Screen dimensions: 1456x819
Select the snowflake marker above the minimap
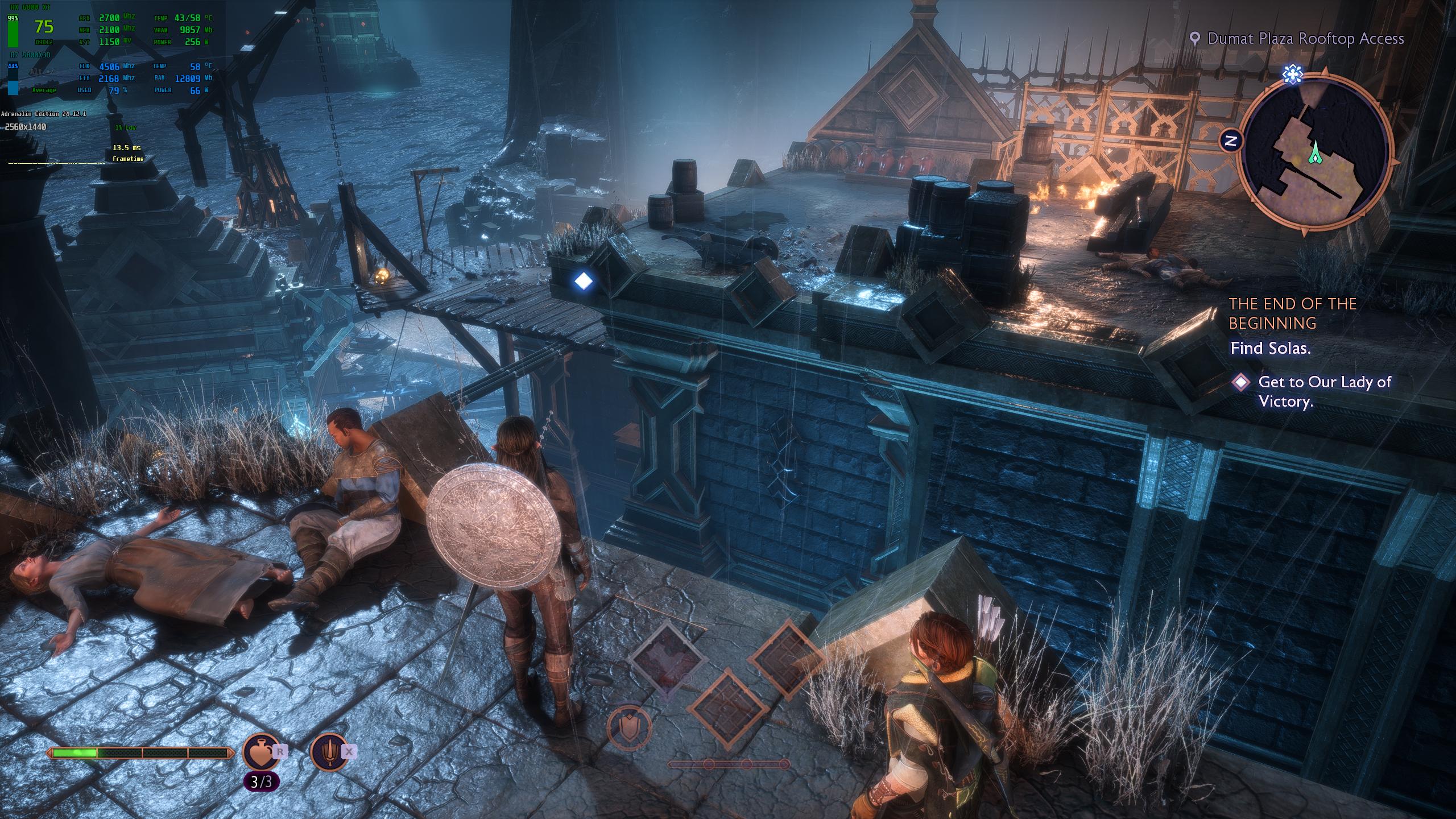[1292, 74]
